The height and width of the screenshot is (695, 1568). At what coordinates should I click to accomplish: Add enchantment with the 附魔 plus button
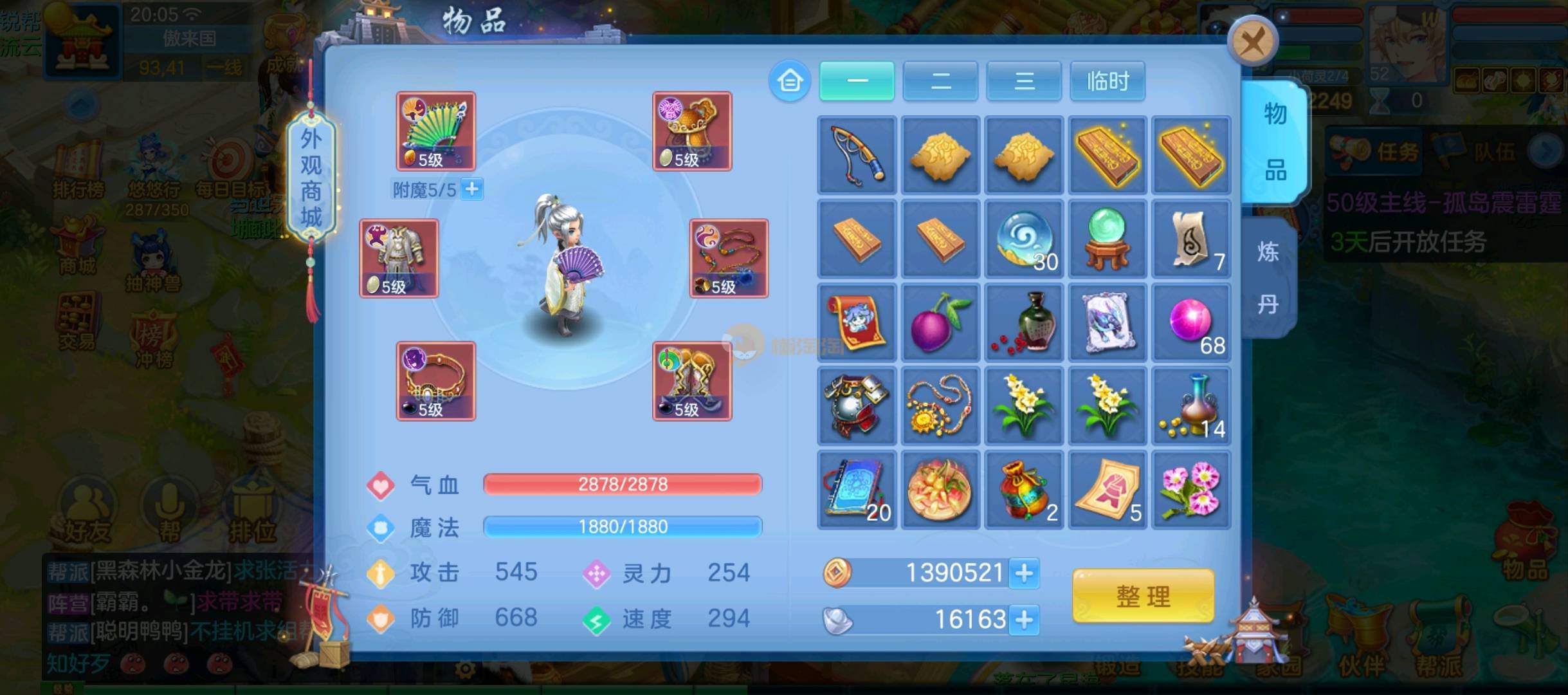pos(472,189)
